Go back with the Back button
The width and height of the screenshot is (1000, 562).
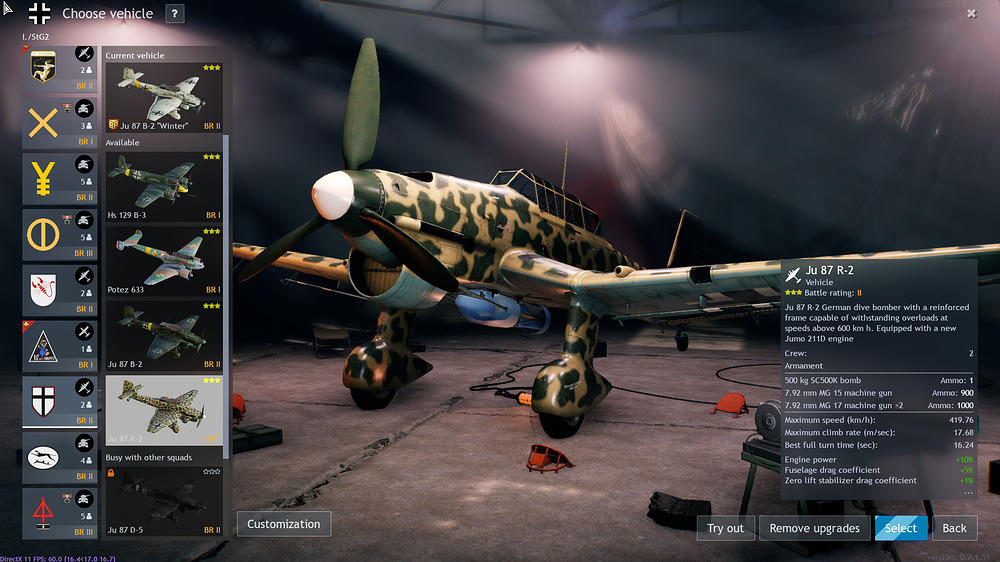coord(954,528)
